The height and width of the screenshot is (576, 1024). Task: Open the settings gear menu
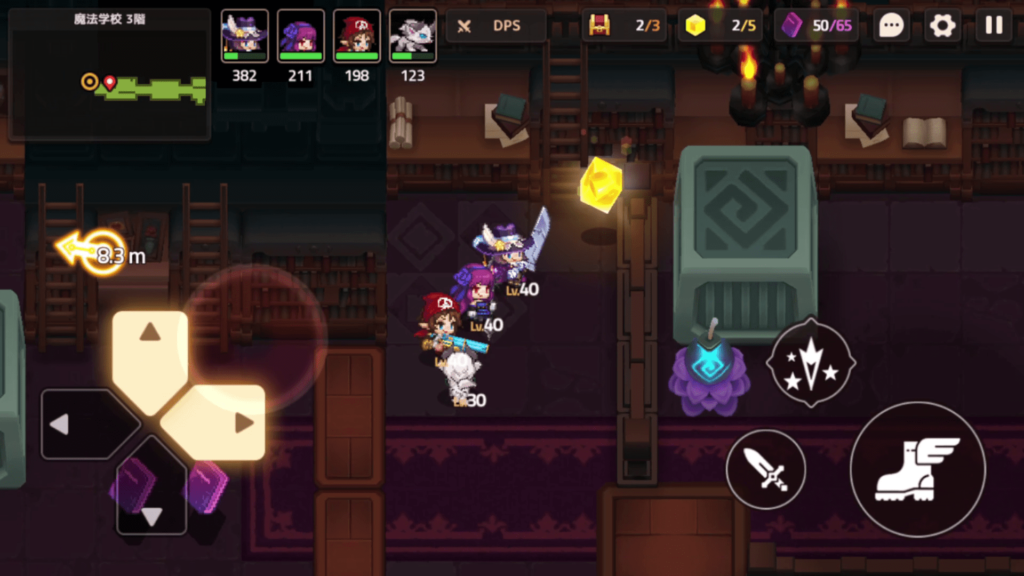click(943, 25)
